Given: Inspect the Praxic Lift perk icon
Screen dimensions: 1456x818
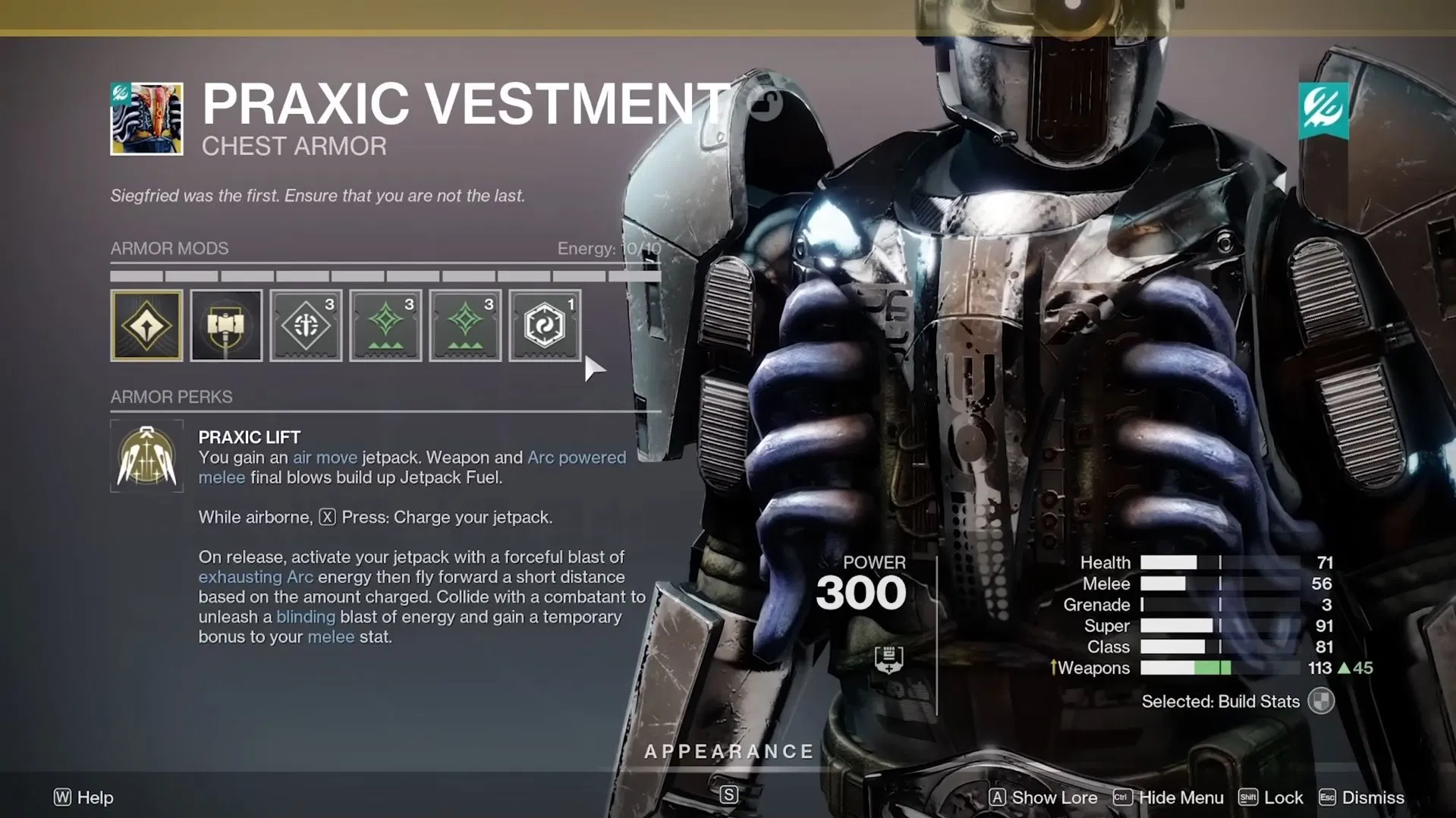Looking at the screenshot, I should click(x=146, y=456).
